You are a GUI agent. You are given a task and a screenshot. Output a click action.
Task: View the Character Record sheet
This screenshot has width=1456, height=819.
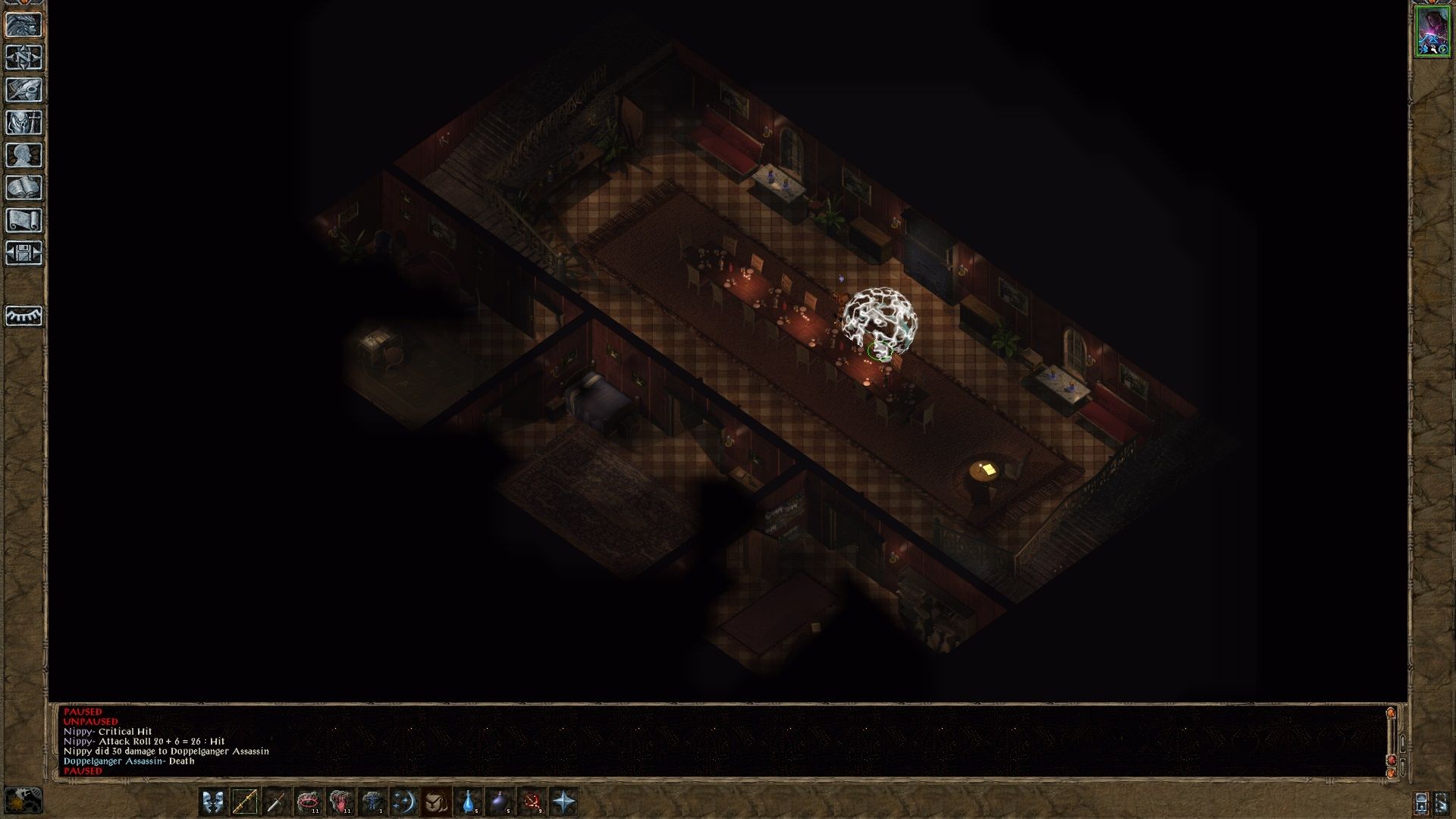tap(24, 152)
